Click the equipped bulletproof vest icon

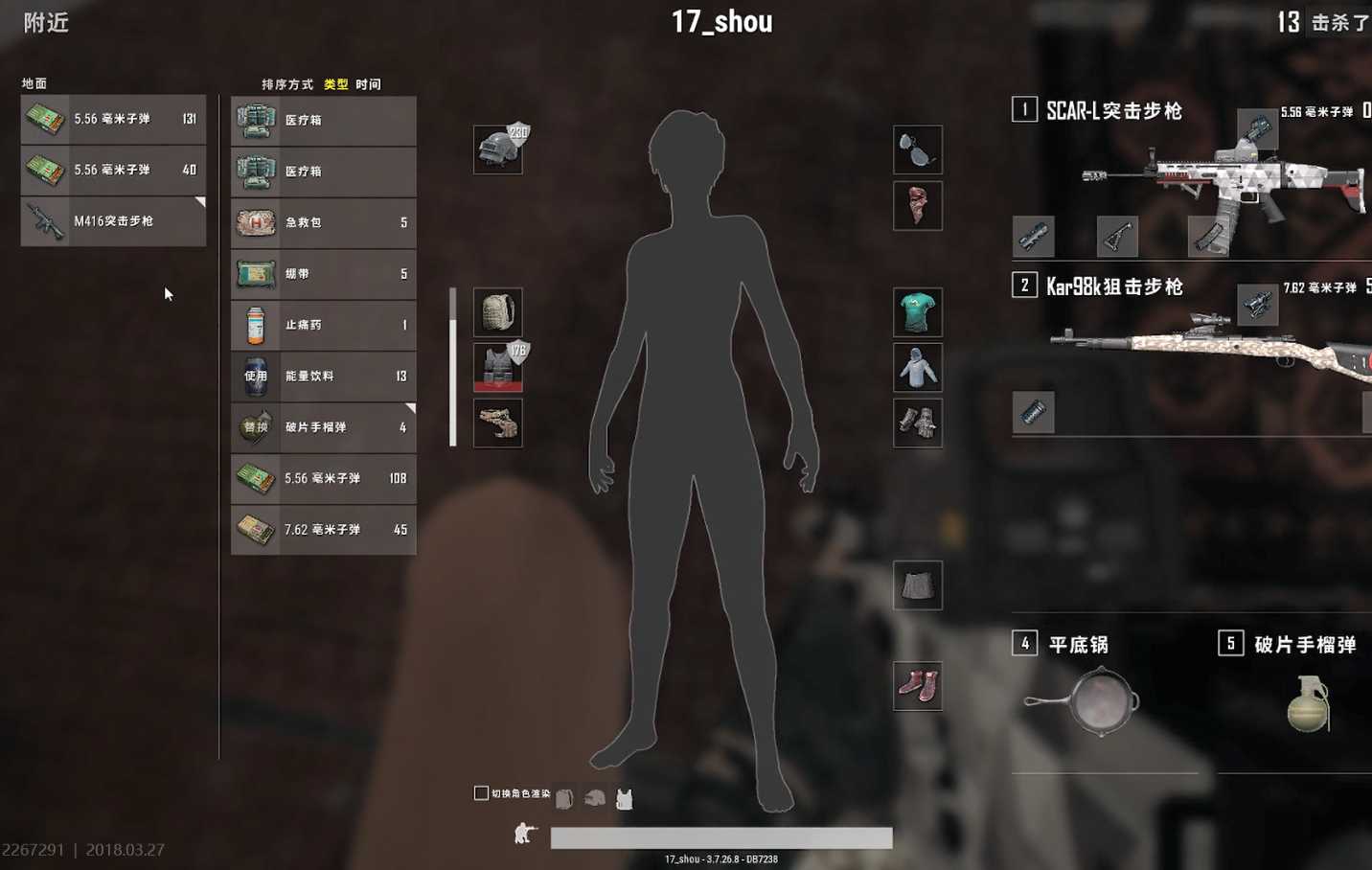pyautogui.click(x=496, y=368)
